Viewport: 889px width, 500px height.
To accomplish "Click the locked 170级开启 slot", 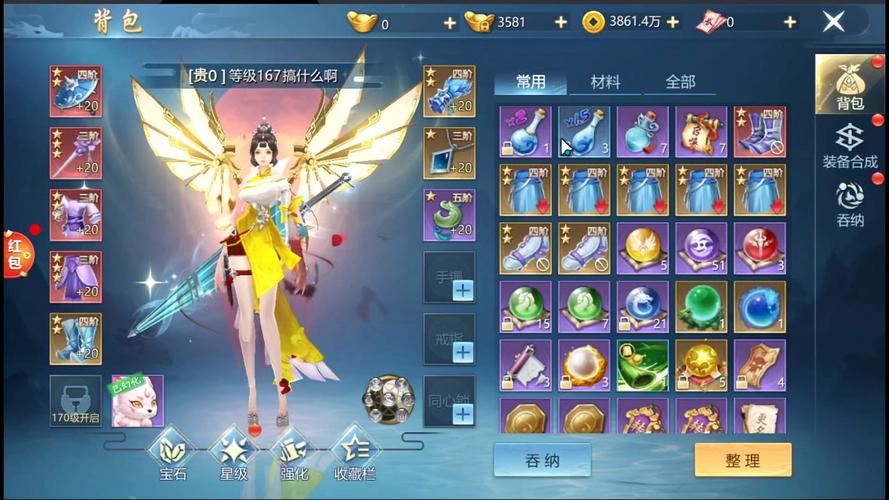I will point(76,400).
